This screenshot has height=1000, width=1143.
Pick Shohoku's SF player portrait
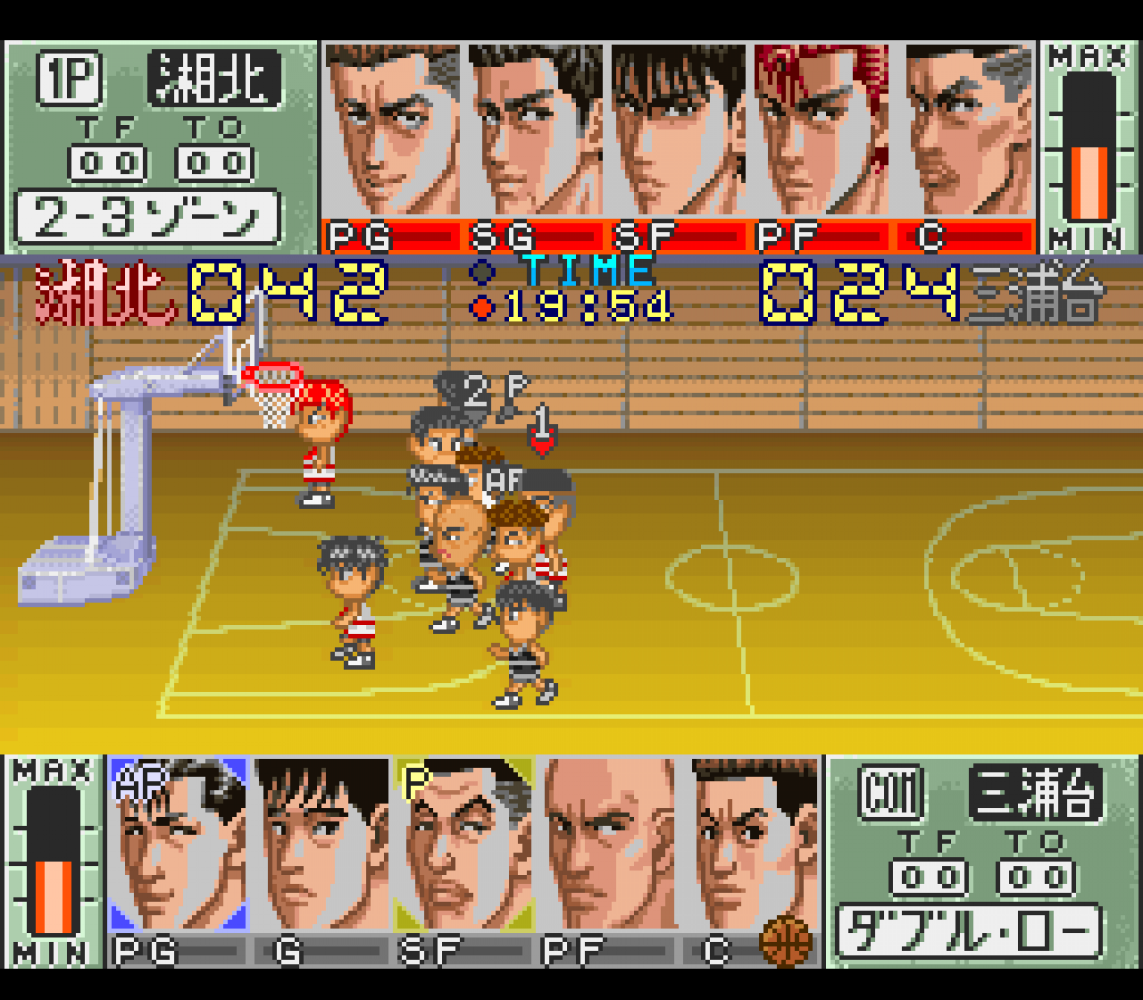click(680, 130)
